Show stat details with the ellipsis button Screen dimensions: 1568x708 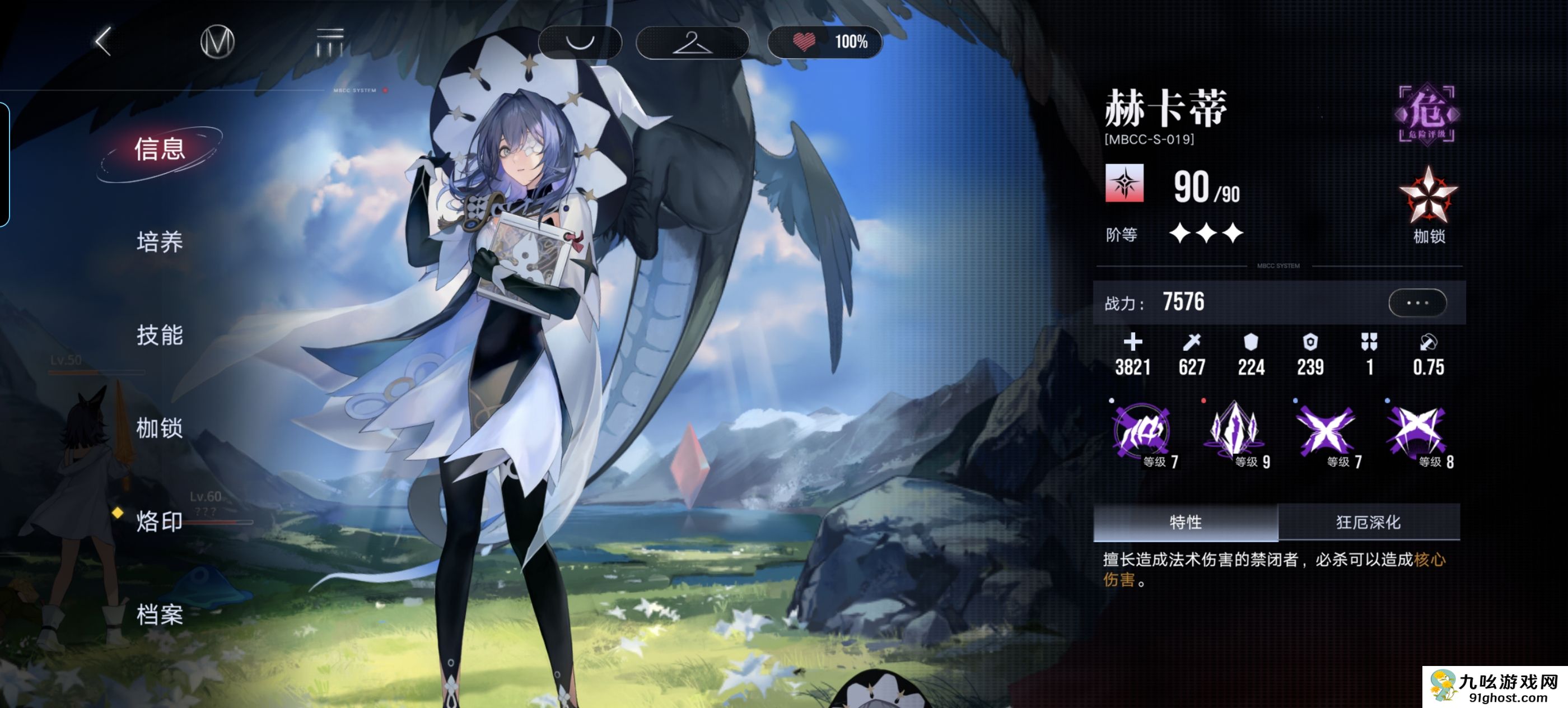(1417, 302)
